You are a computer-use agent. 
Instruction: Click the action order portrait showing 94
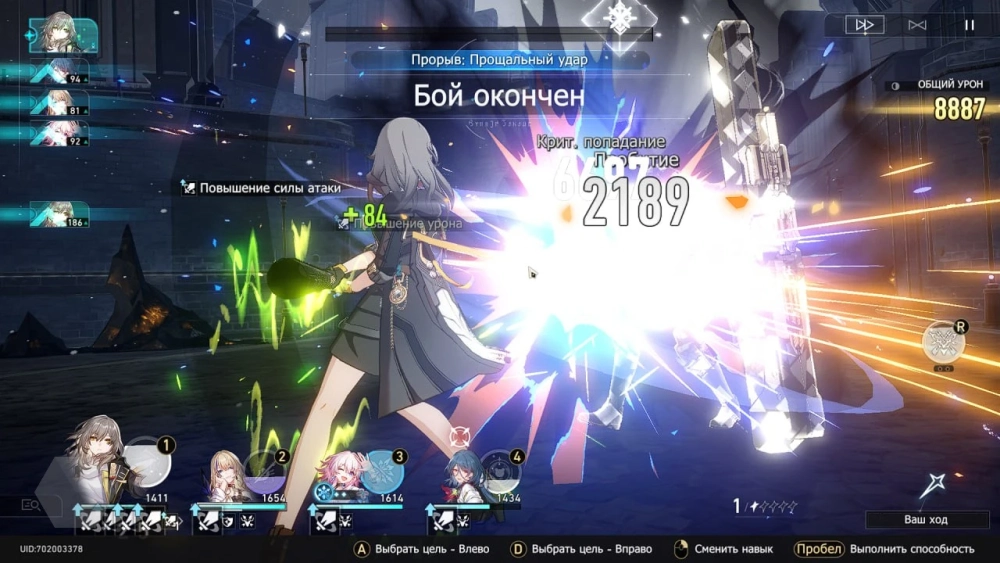coord(60,72)
